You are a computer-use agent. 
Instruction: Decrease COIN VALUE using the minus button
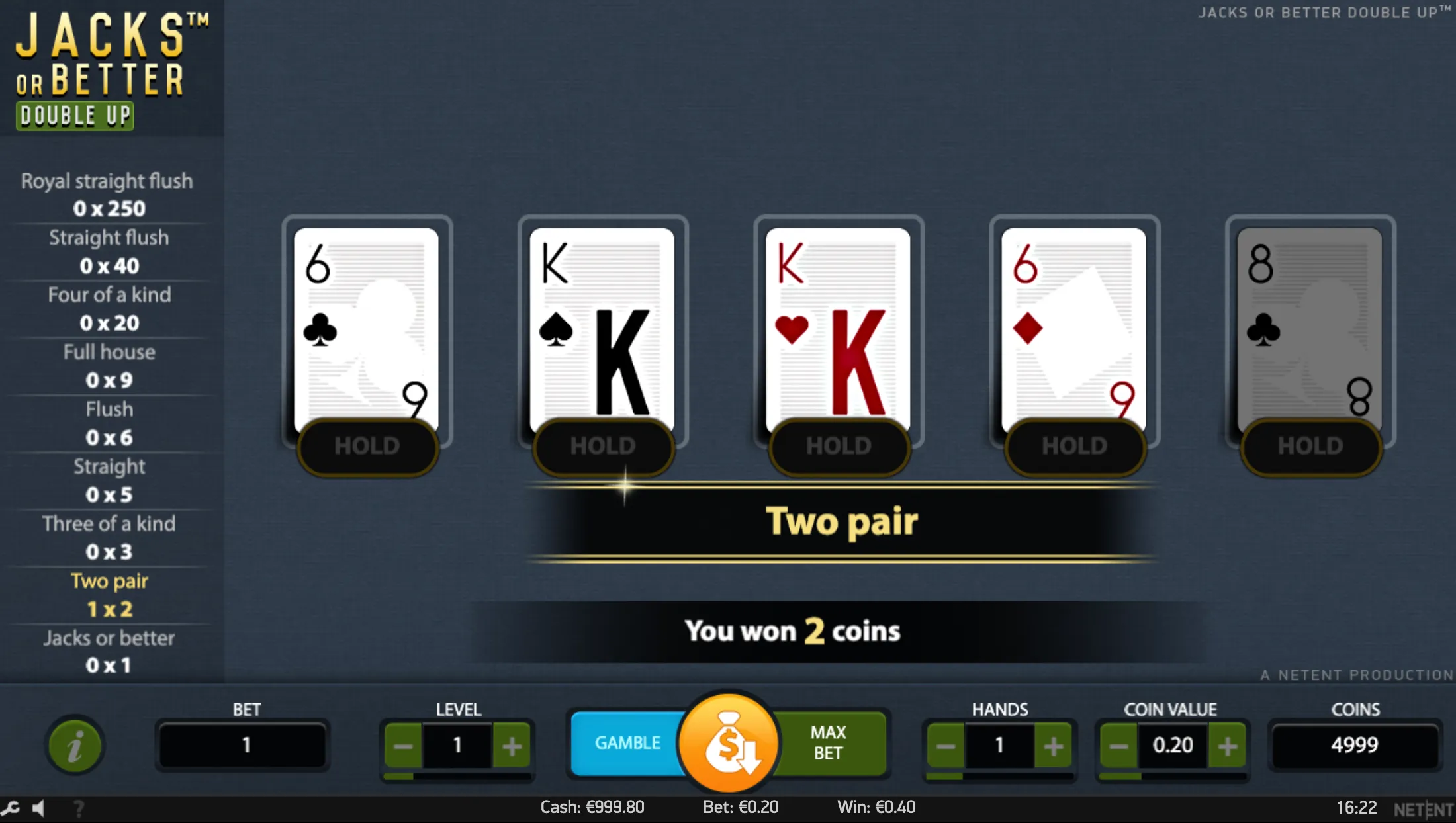tap(1118, 745)
